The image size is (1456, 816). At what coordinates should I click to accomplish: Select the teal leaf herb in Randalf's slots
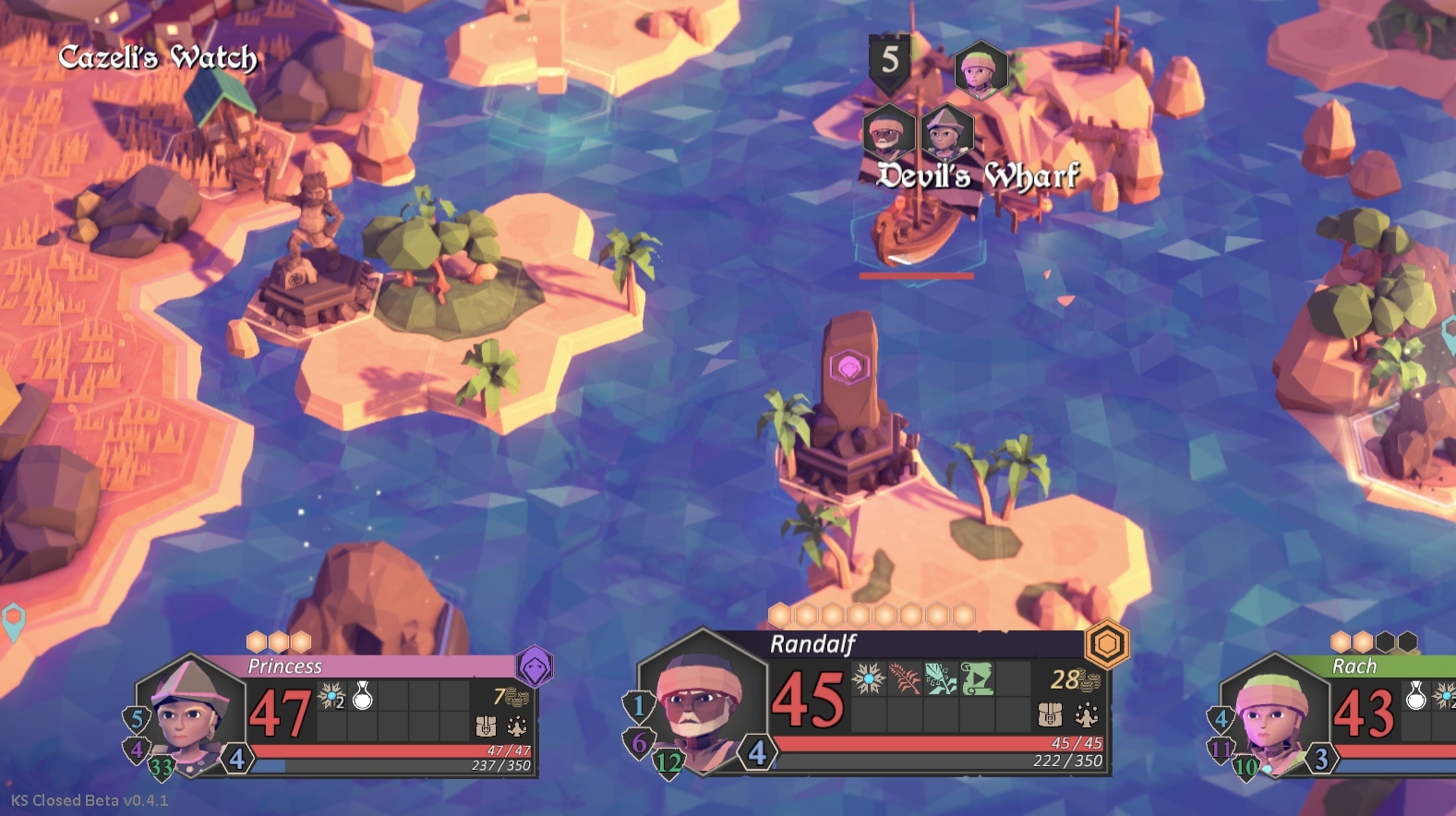click(x=941, y=679)
